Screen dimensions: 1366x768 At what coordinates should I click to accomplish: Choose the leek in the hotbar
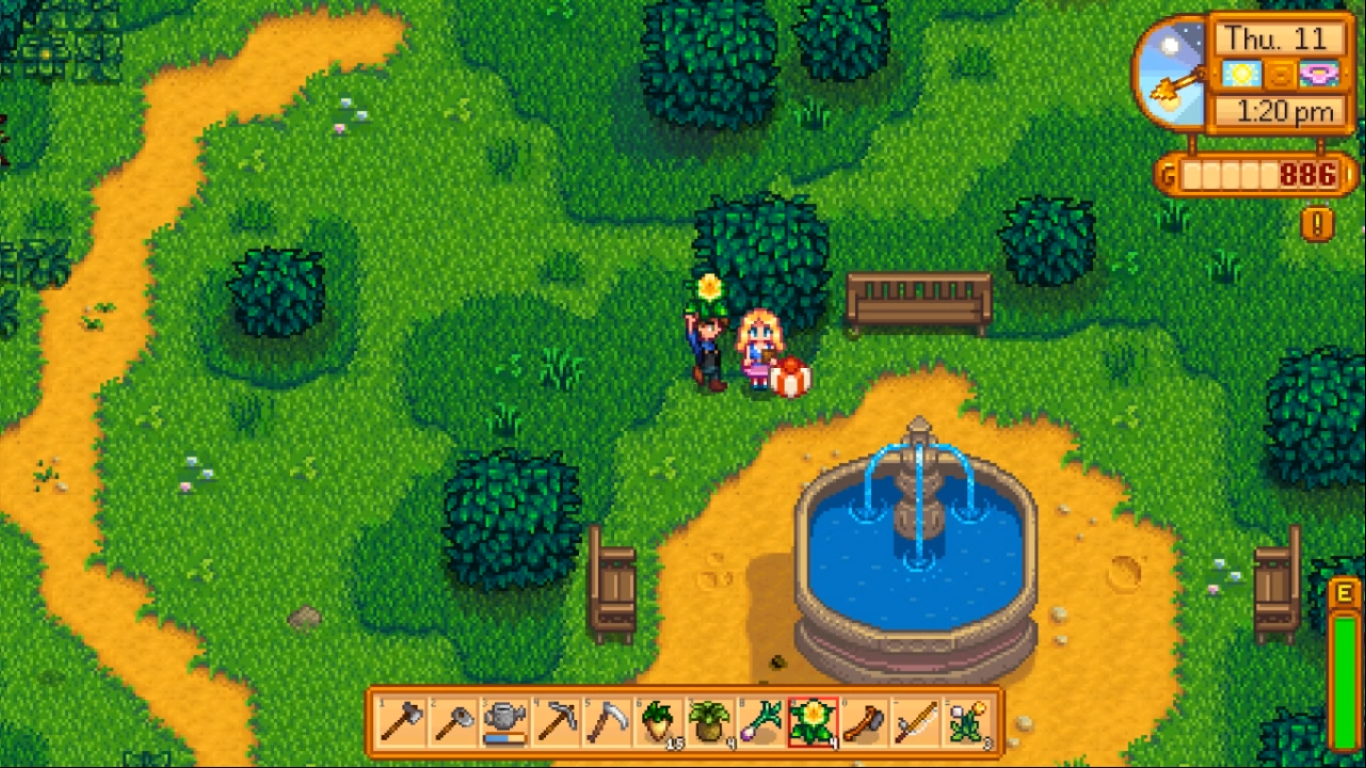point(761,722)
